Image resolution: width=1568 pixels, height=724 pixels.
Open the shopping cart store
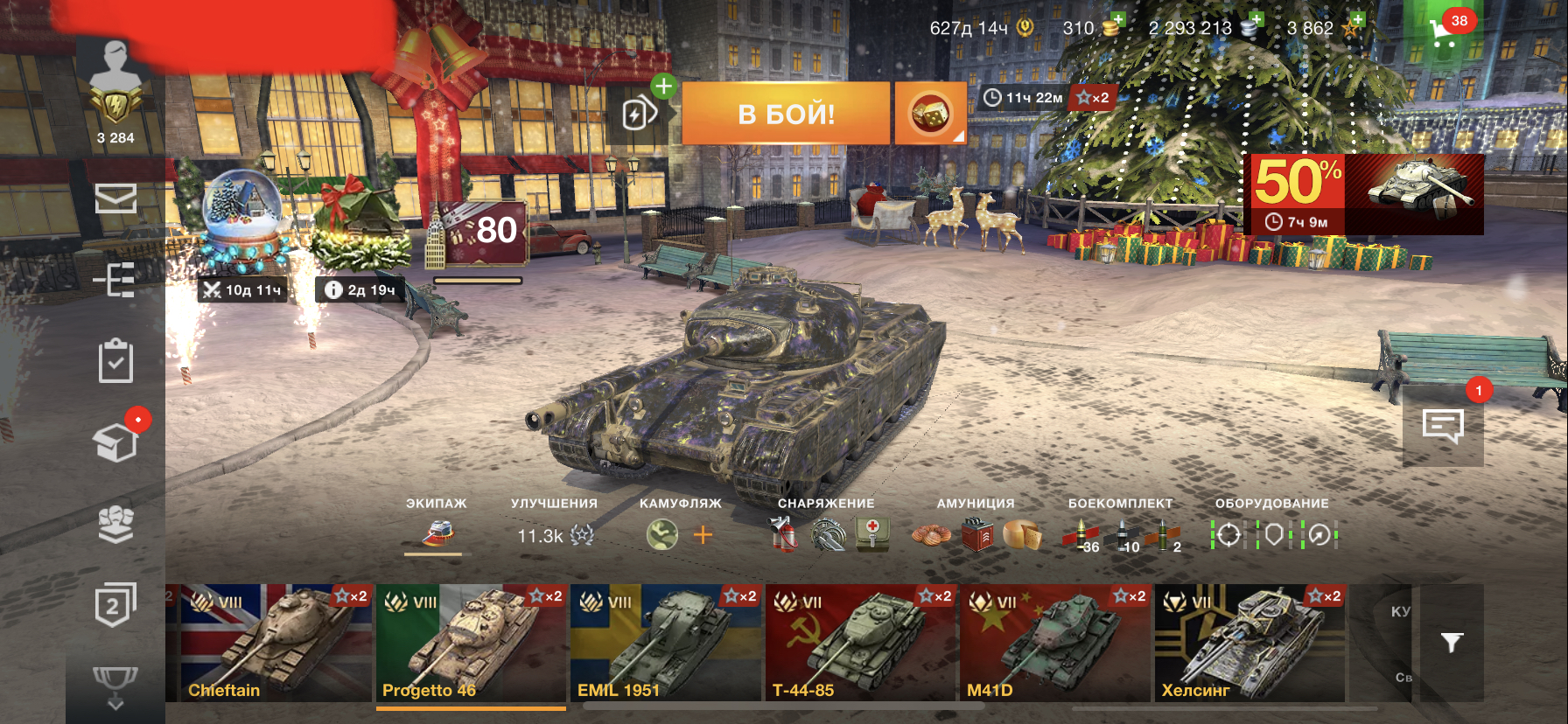pyautogui.click(x=1444, y=31)
